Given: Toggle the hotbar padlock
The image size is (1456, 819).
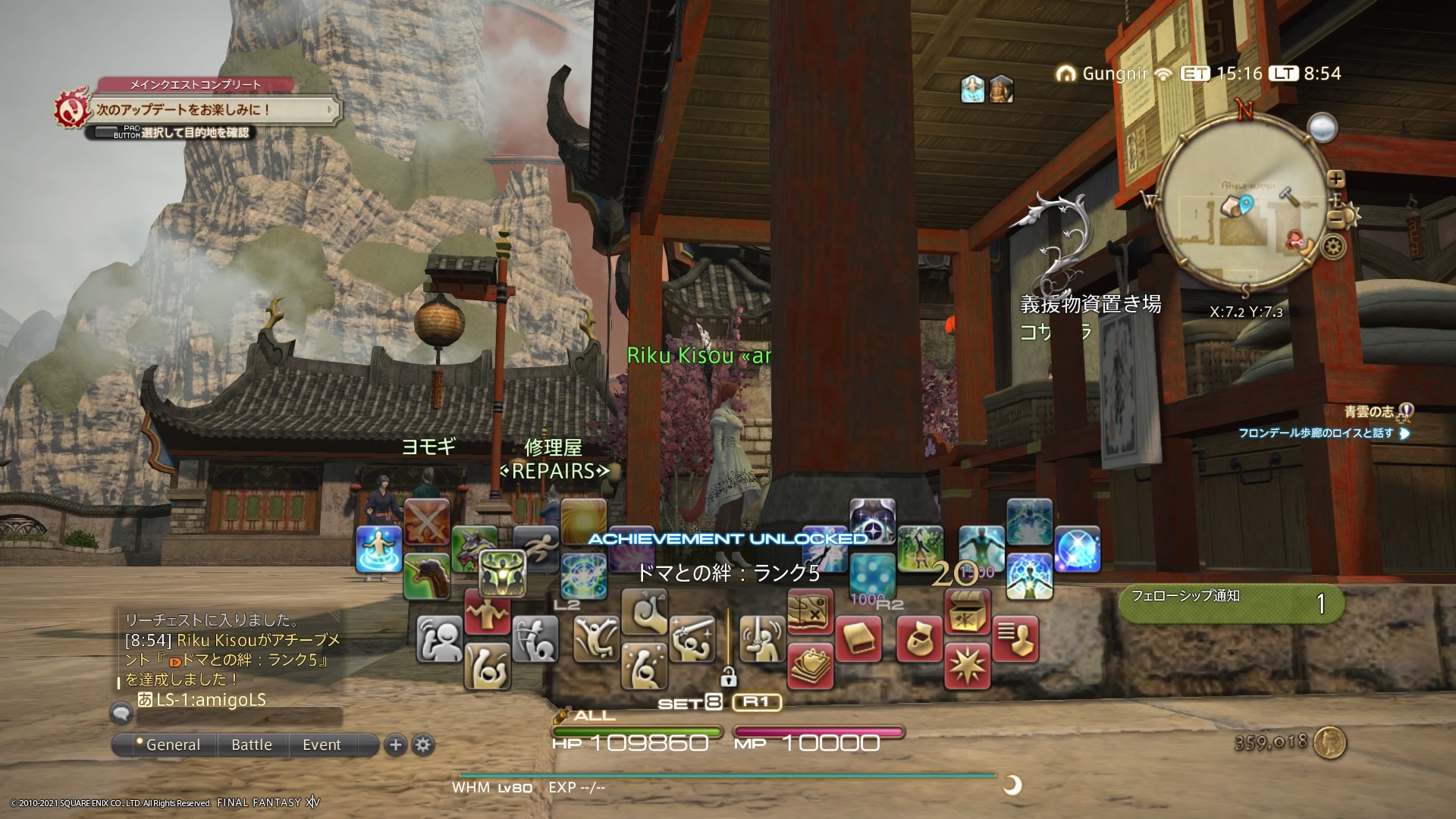Looking at the screenshot, I should (728, 675).
